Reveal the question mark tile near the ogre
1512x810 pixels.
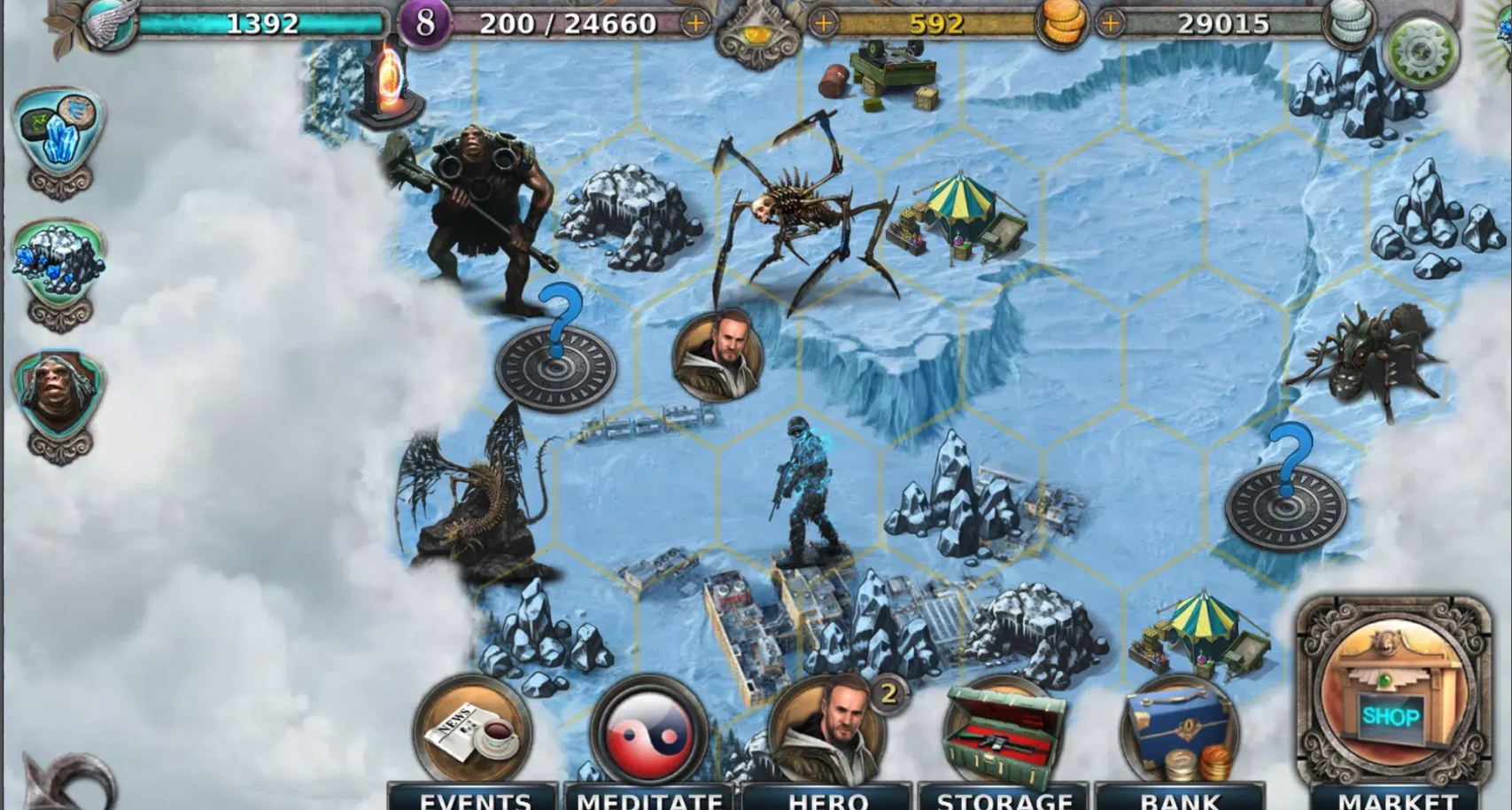coord(555,363)
